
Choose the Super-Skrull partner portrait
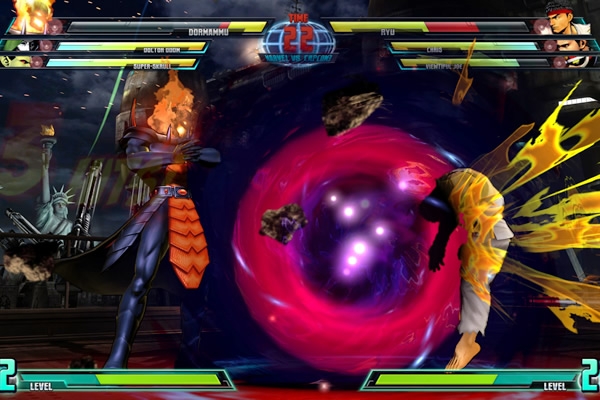click(x=16, y=61)
